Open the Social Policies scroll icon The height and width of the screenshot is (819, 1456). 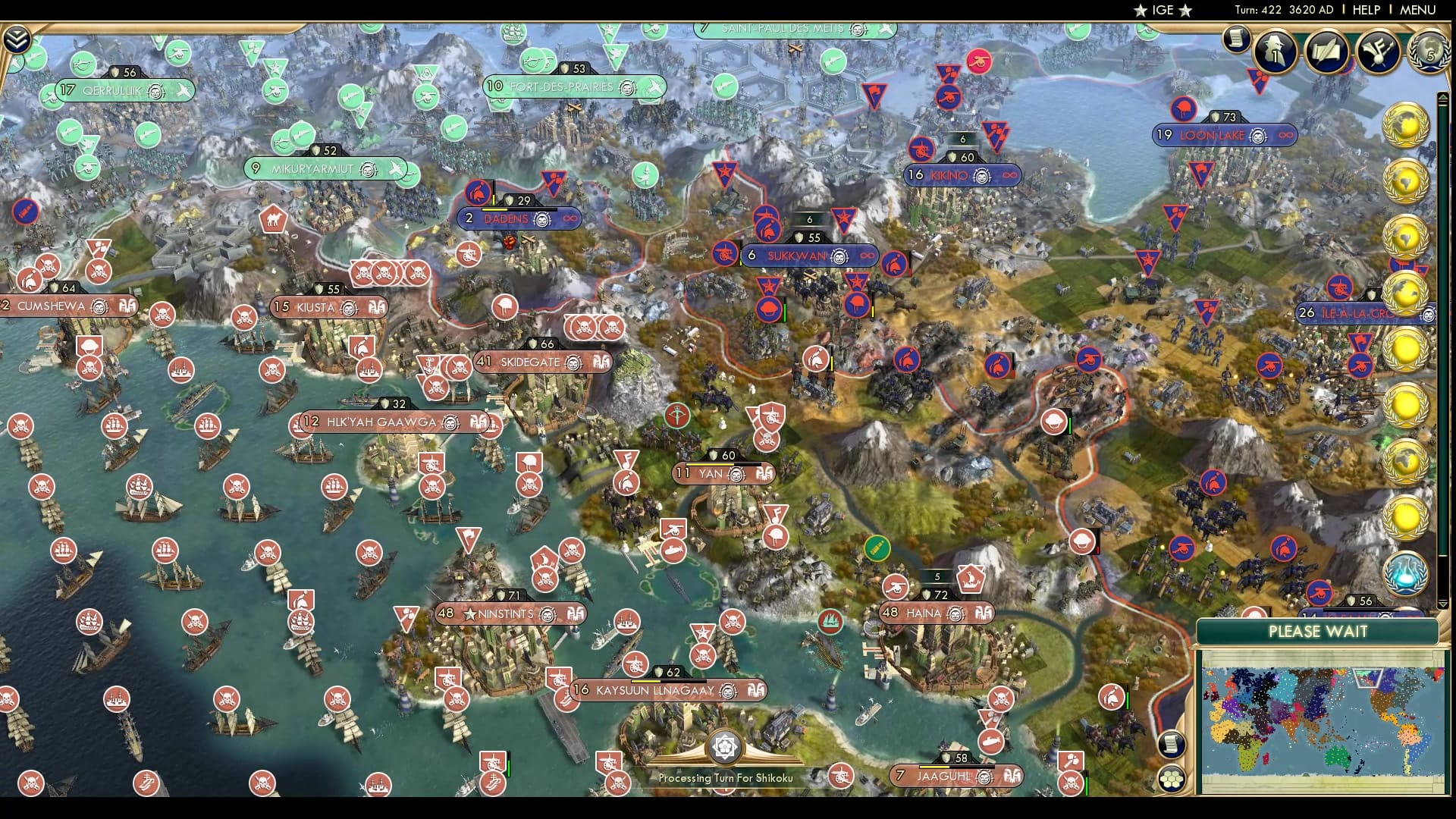(x=1327, y=50)
